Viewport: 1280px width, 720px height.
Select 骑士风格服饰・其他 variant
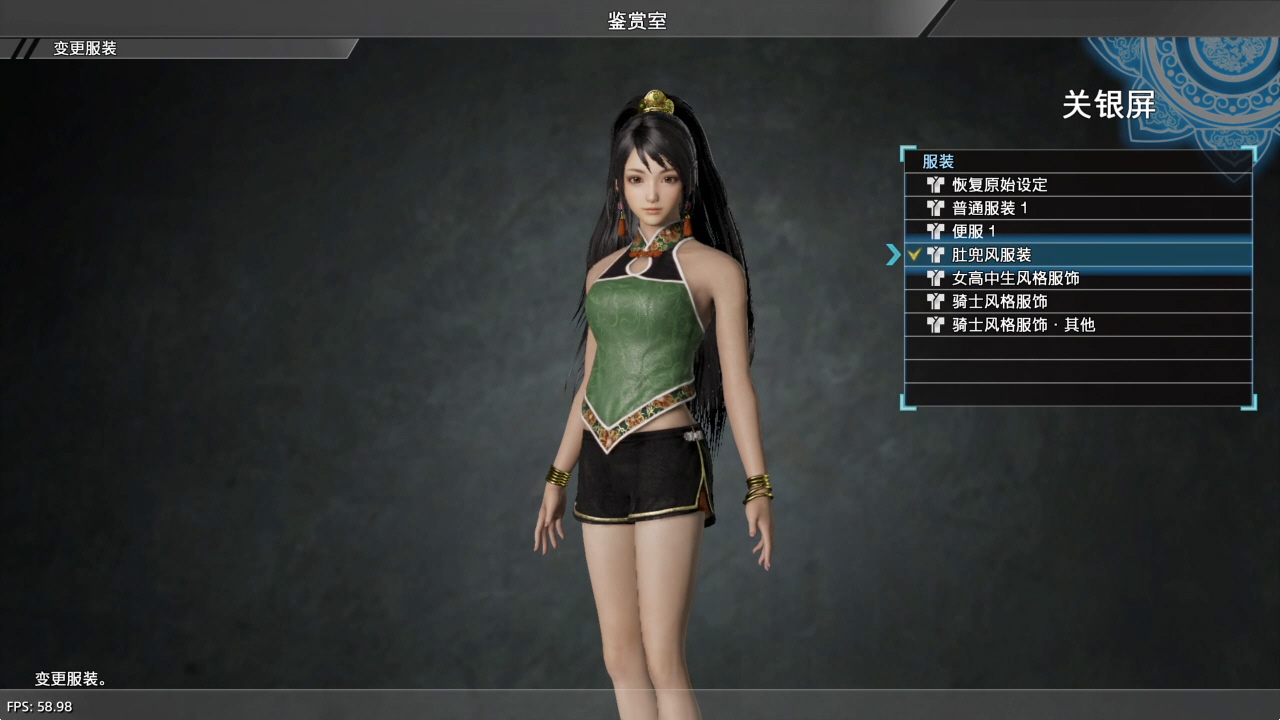pos(1023,325)
